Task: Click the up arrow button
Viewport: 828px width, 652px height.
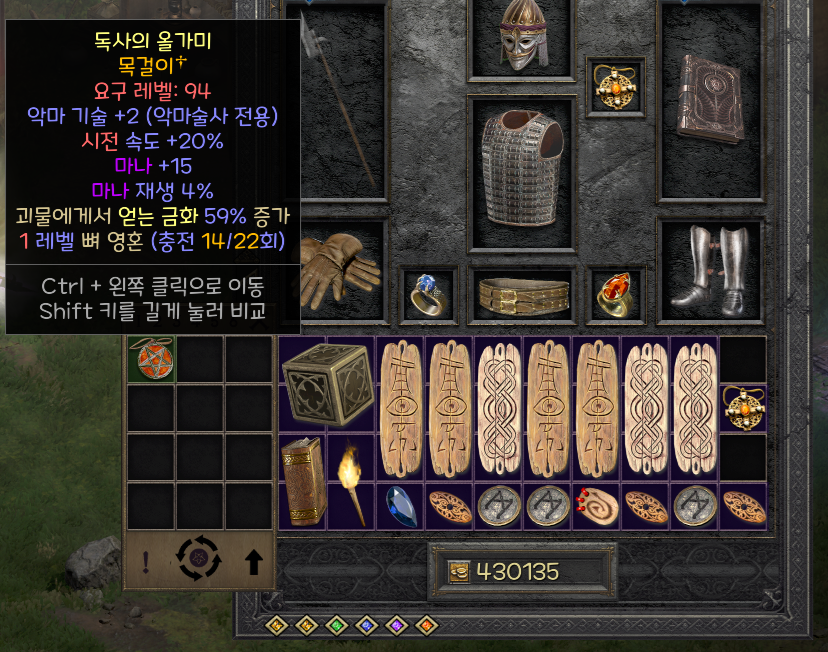Action: (253, 563)
